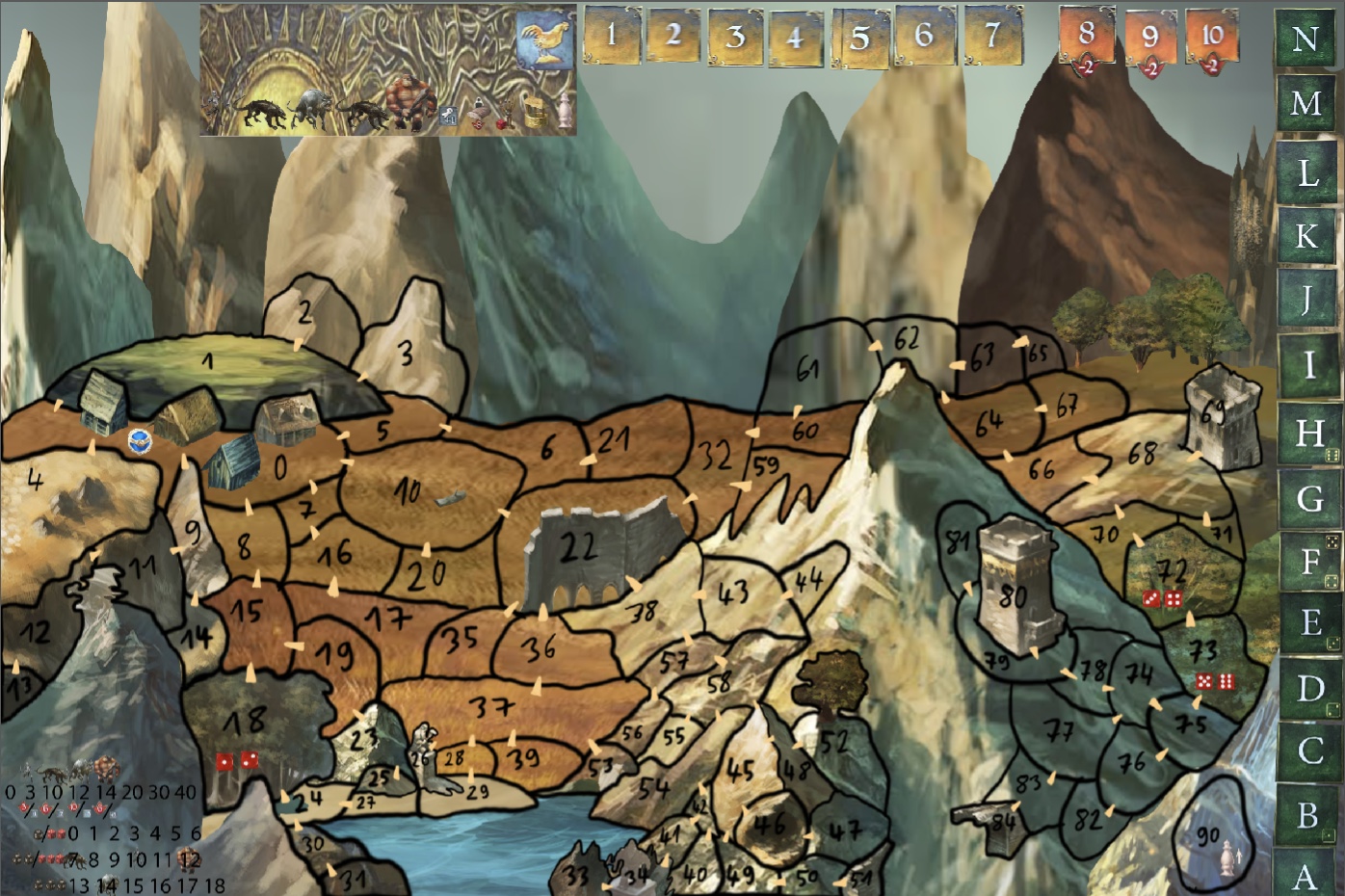Select board region 37
This screenshot has height=896, width=1345.
[491, 708]
